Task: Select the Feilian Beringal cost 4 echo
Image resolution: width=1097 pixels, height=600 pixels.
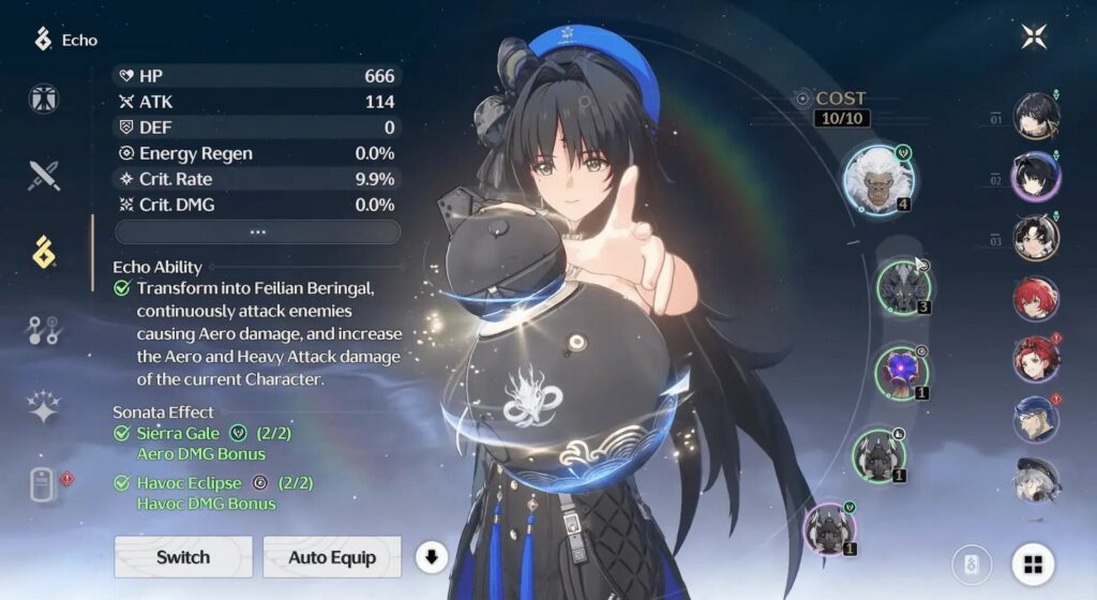Action: point(877,179)
